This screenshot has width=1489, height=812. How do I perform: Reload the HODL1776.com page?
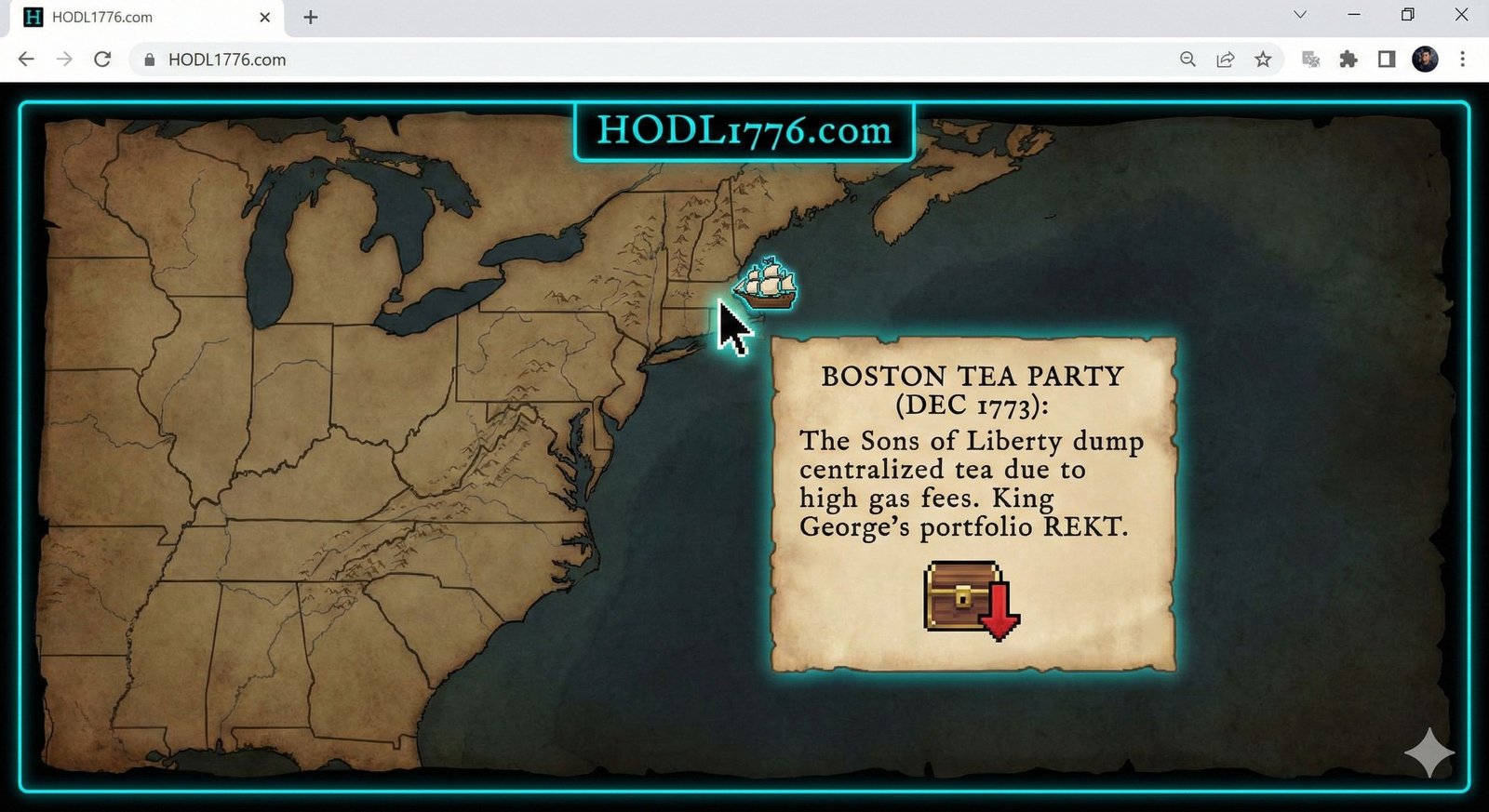tap(102, 59)
